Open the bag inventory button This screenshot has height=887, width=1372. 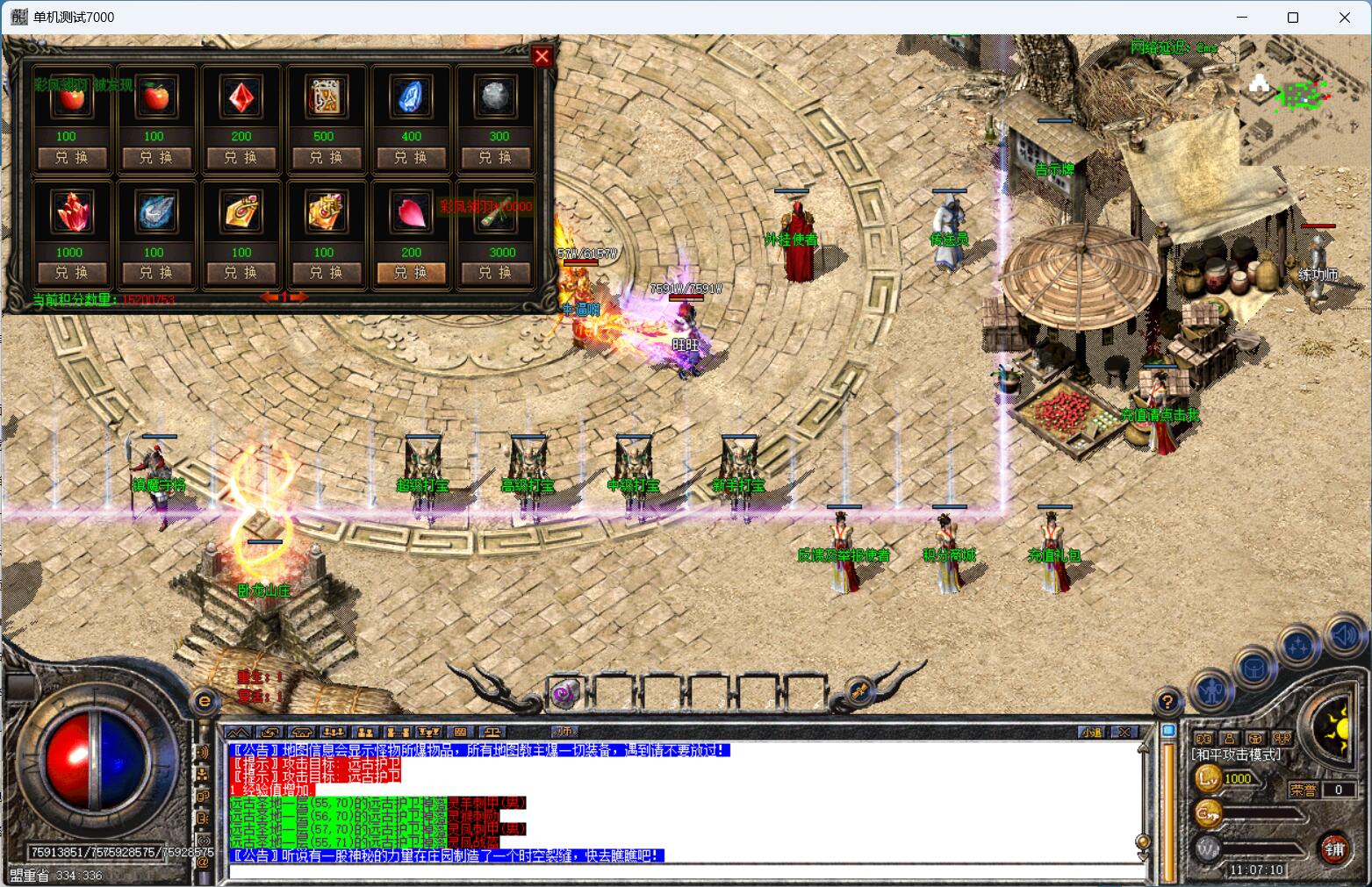(1255, 669)
